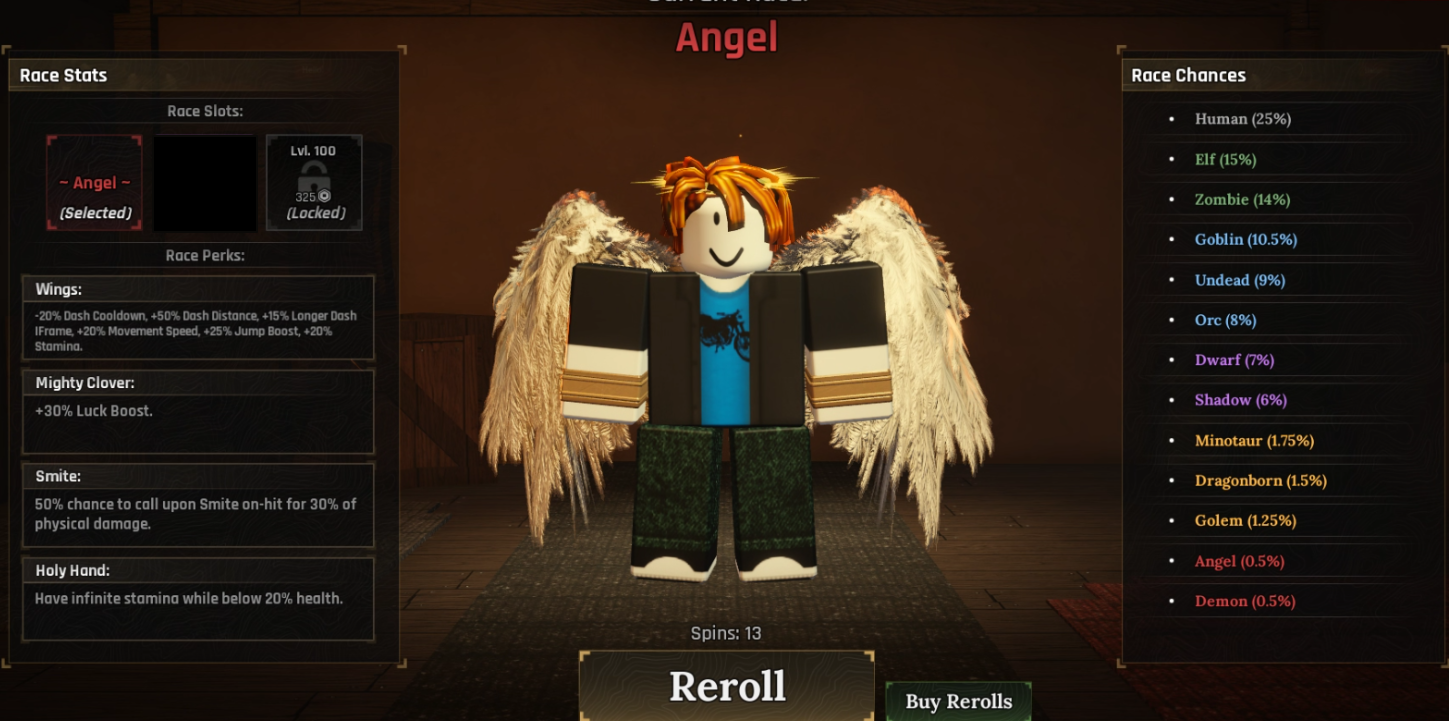Open Buy Rerolls
Image resolution: width=1449 pixels, height=721 pixels.
[x=957, y=701]
